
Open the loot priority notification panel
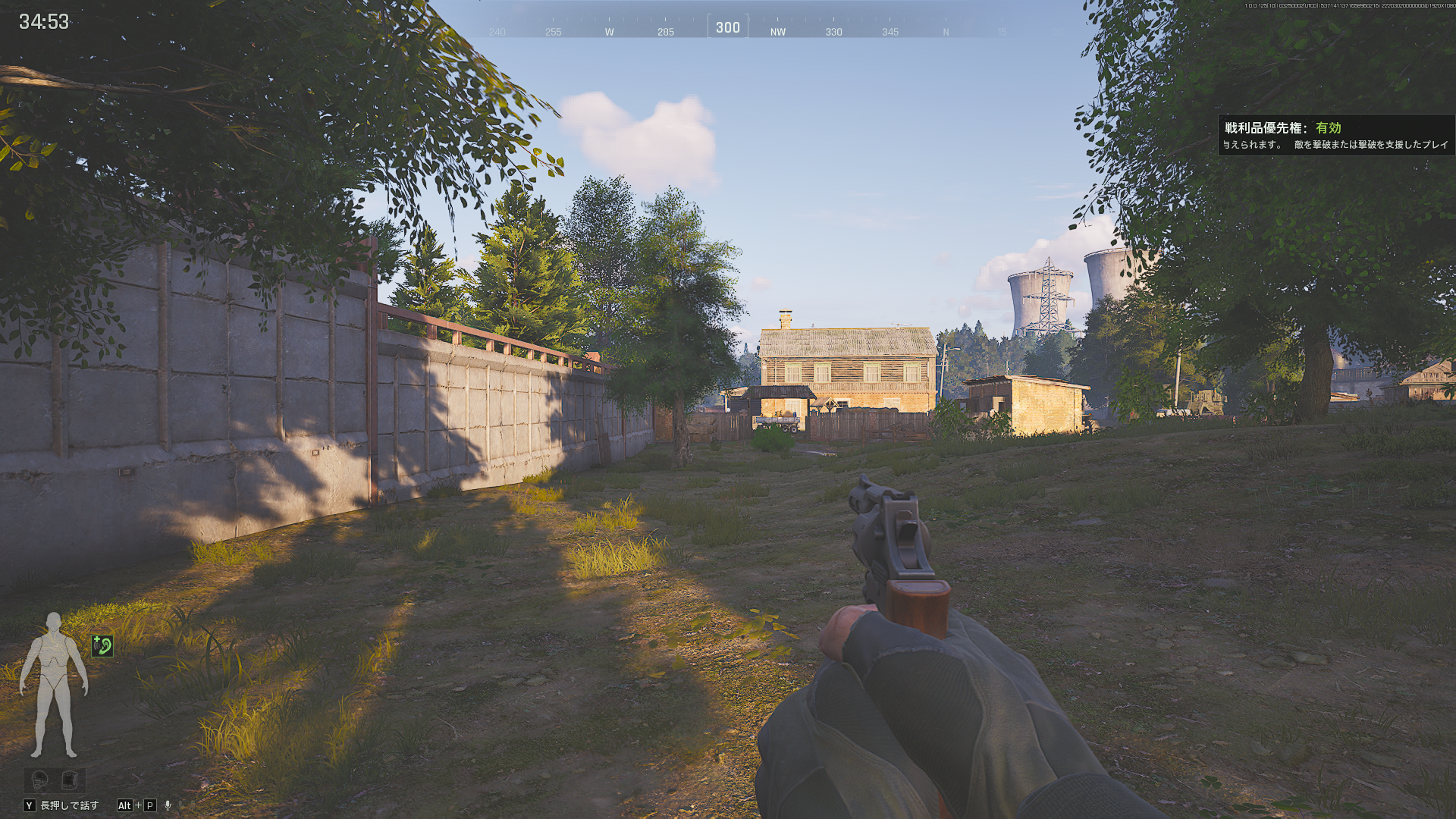(x=1335, y=135)
